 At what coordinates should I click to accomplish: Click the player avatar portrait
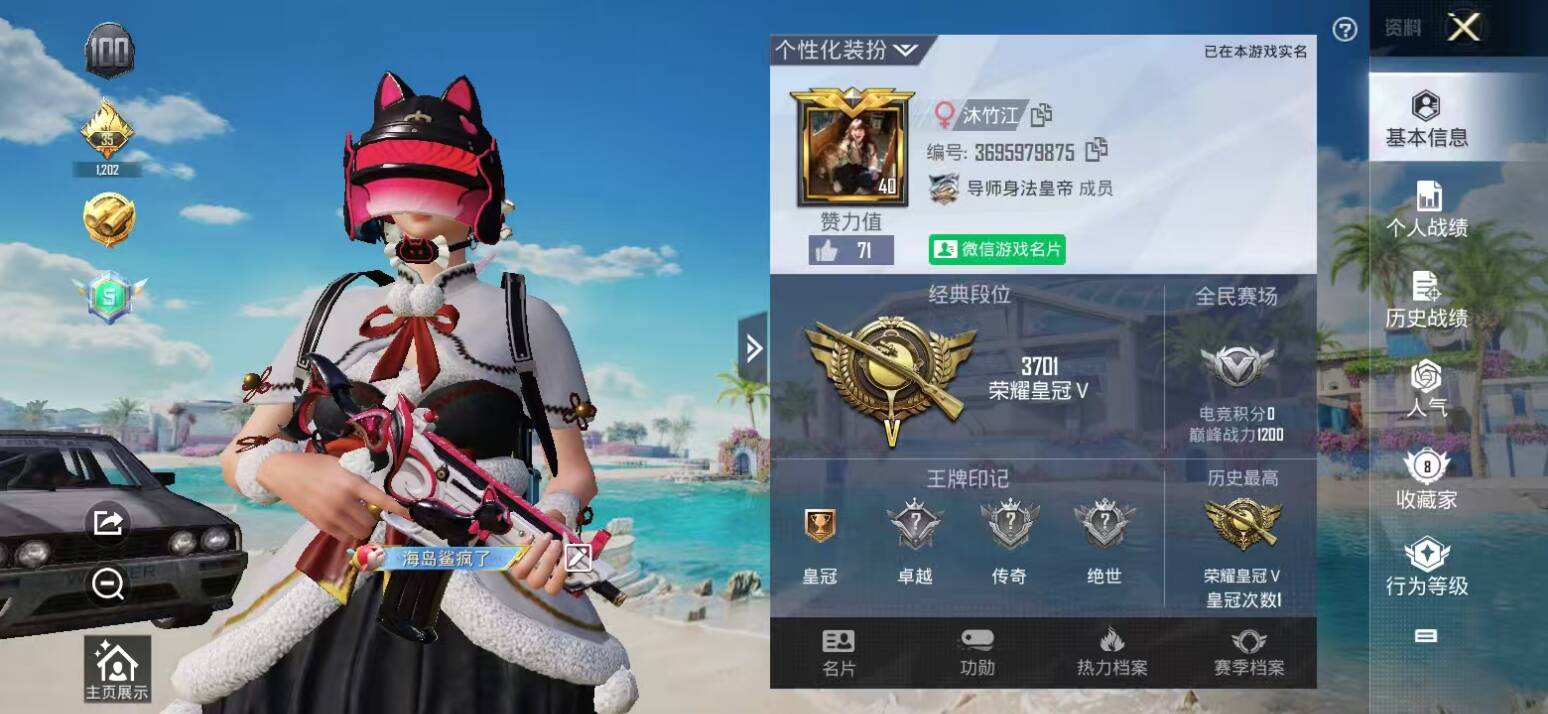(851, 148)
